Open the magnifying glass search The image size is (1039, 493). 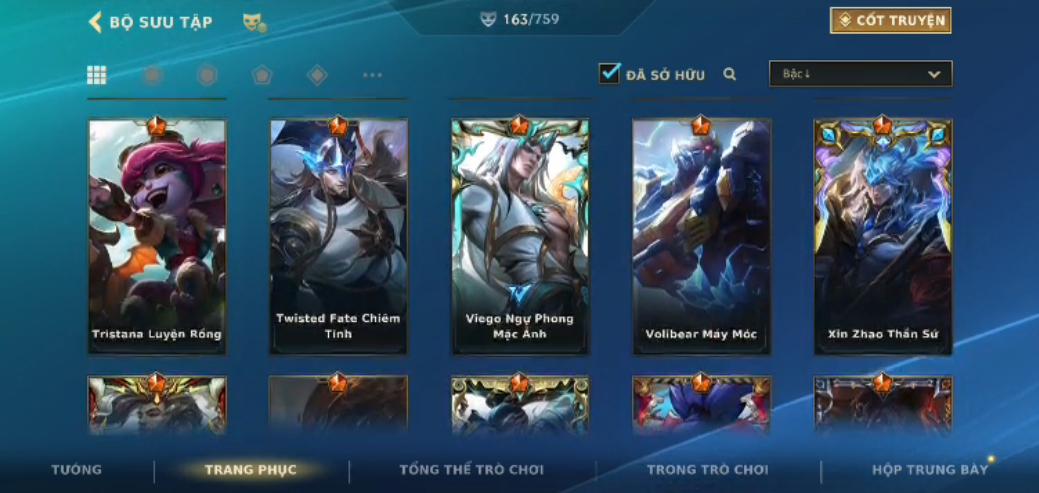(730, 74)
